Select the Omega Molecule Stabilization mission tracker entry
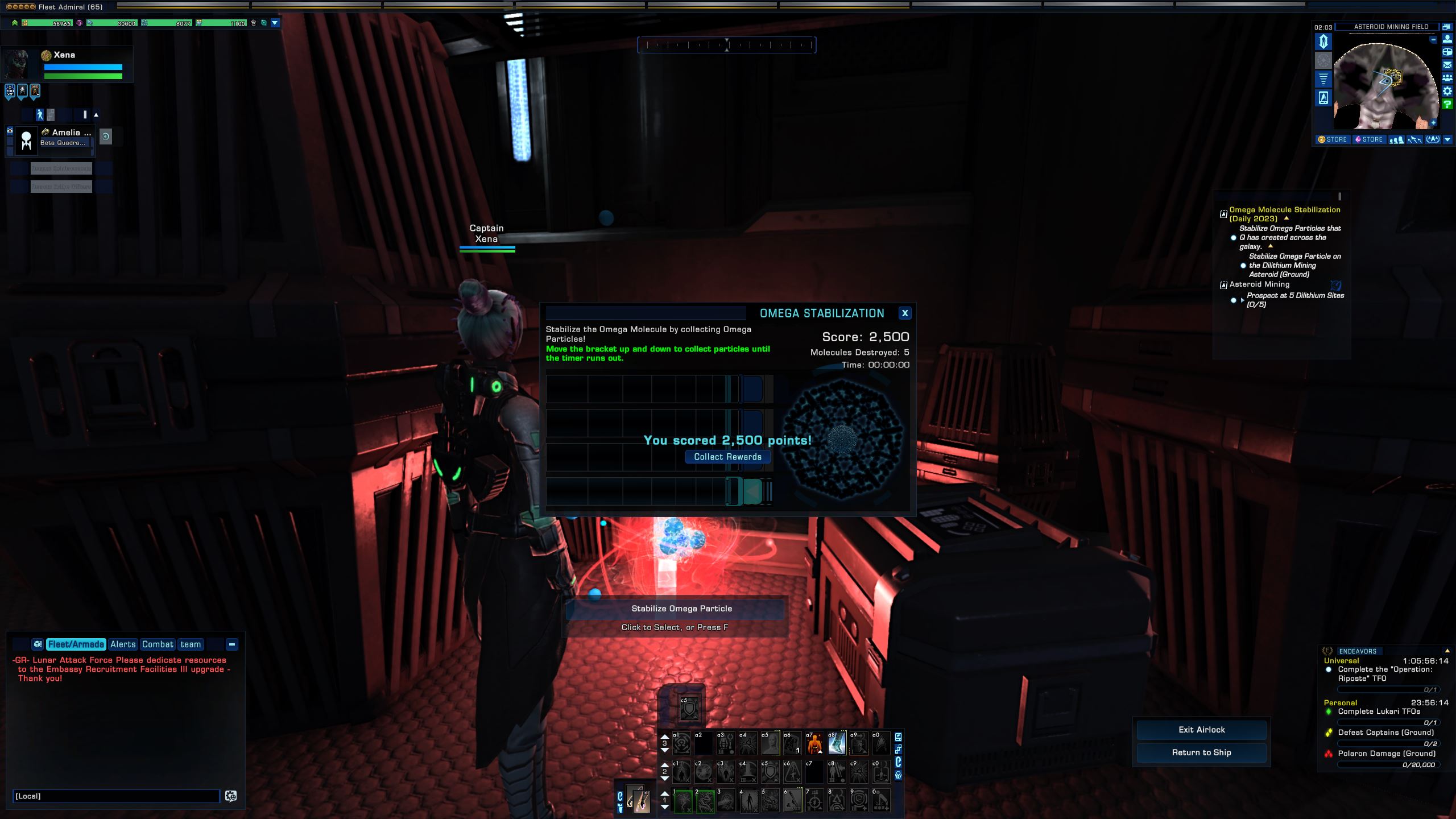 (1284, 214)
